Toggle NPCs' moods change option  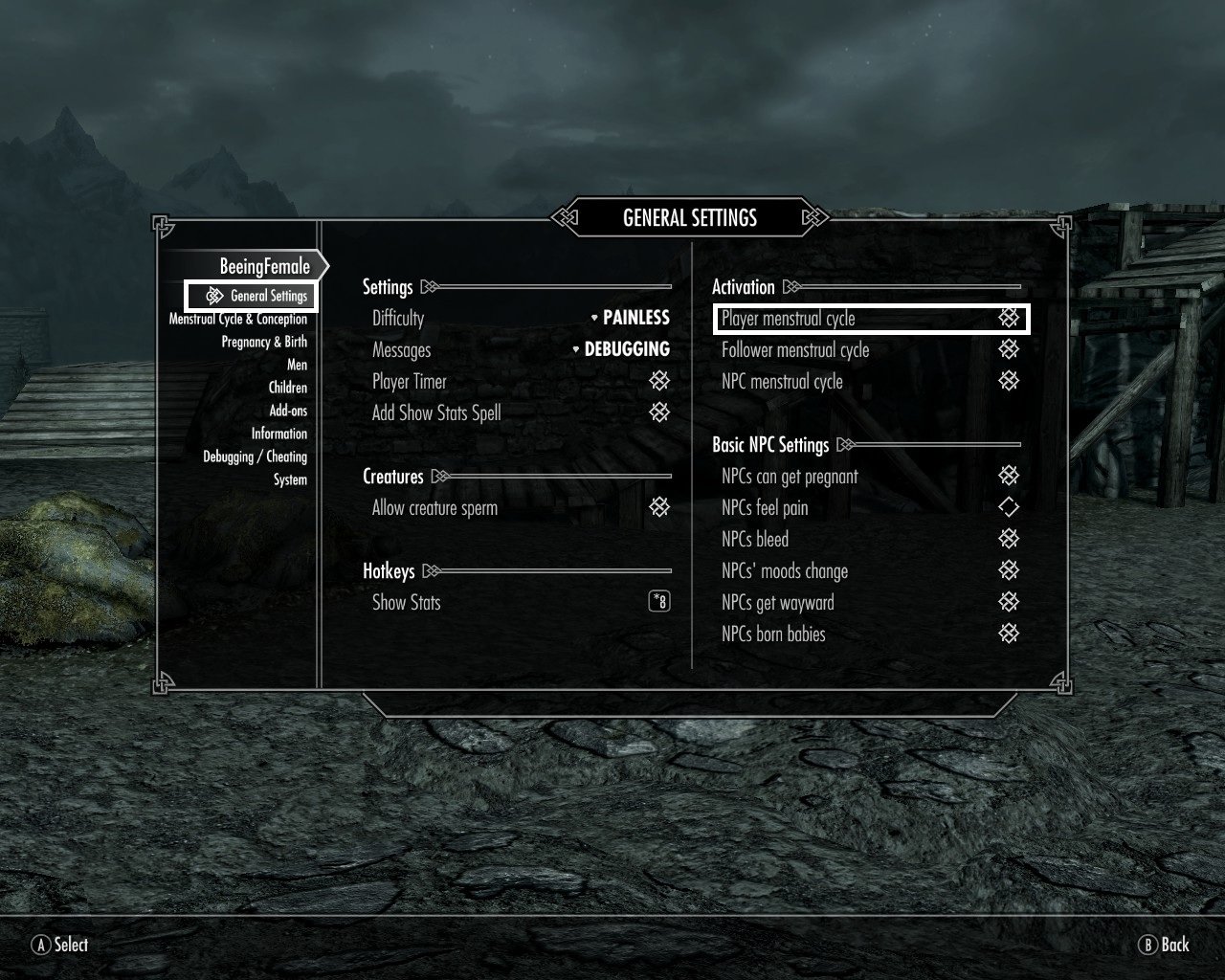pyautogui.click(x=1009, y=570)
